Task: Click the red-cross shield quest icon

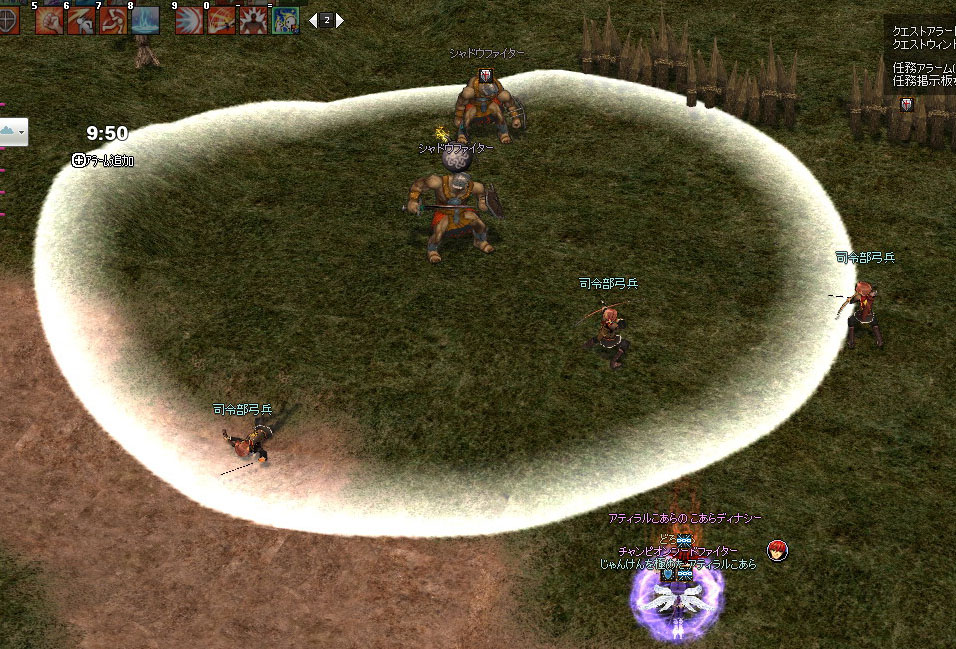Action: (906, 104)
